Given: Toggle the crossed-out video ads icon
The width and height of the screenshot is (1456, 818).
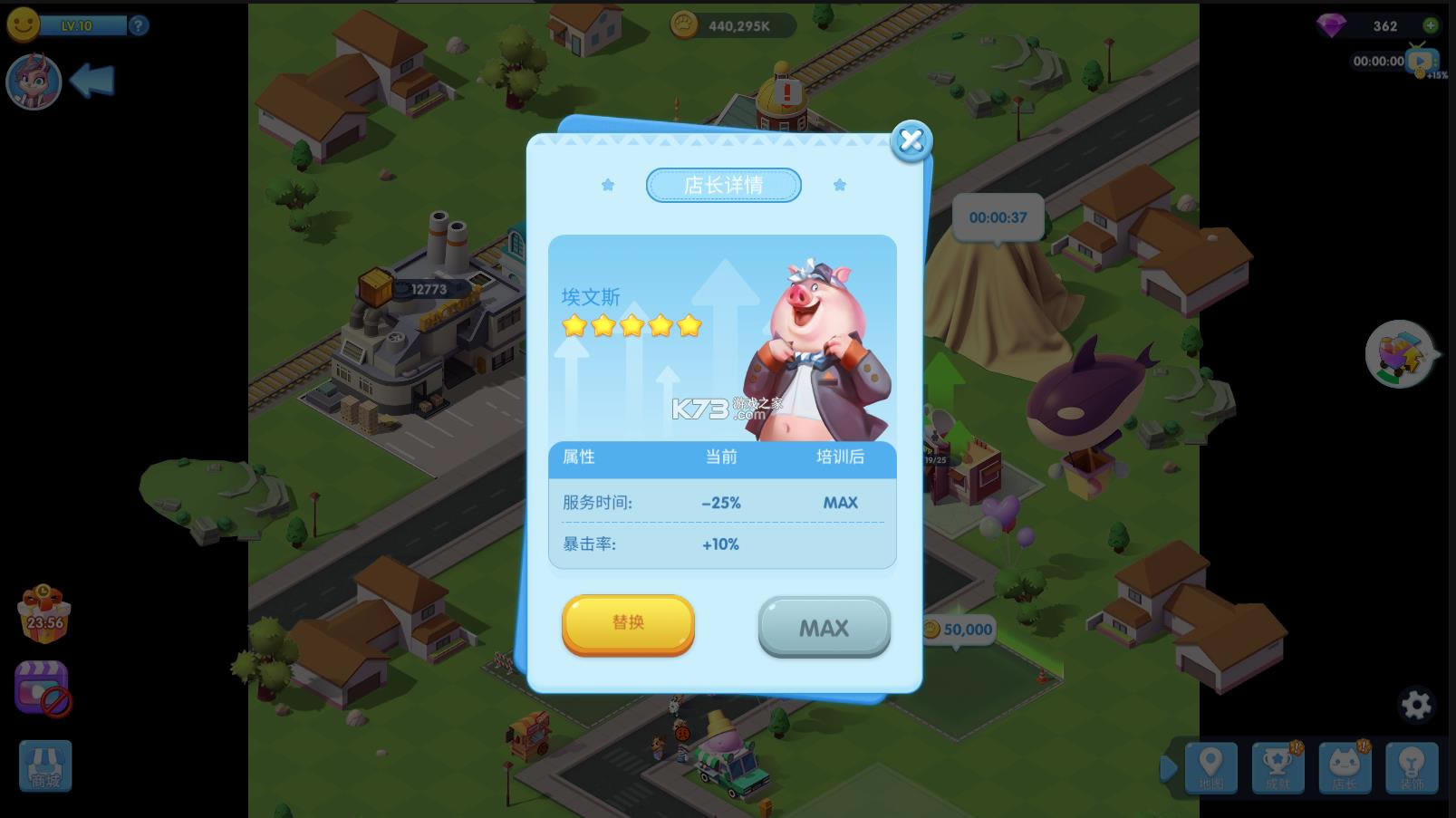Looking at the screenshot, I should click(x=43, y=686).
